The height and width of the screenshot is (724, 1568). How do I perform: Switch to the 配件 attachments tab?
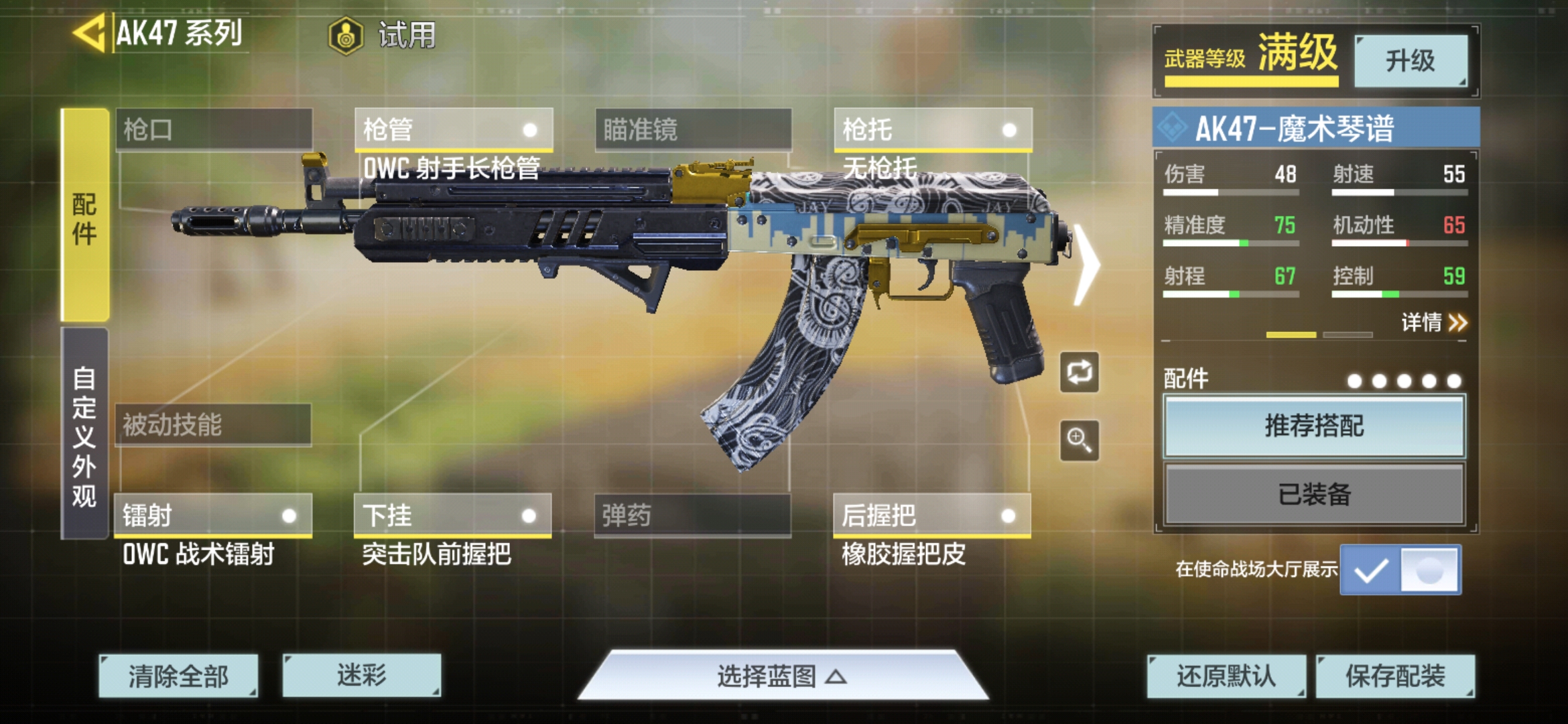coord(85,215)
